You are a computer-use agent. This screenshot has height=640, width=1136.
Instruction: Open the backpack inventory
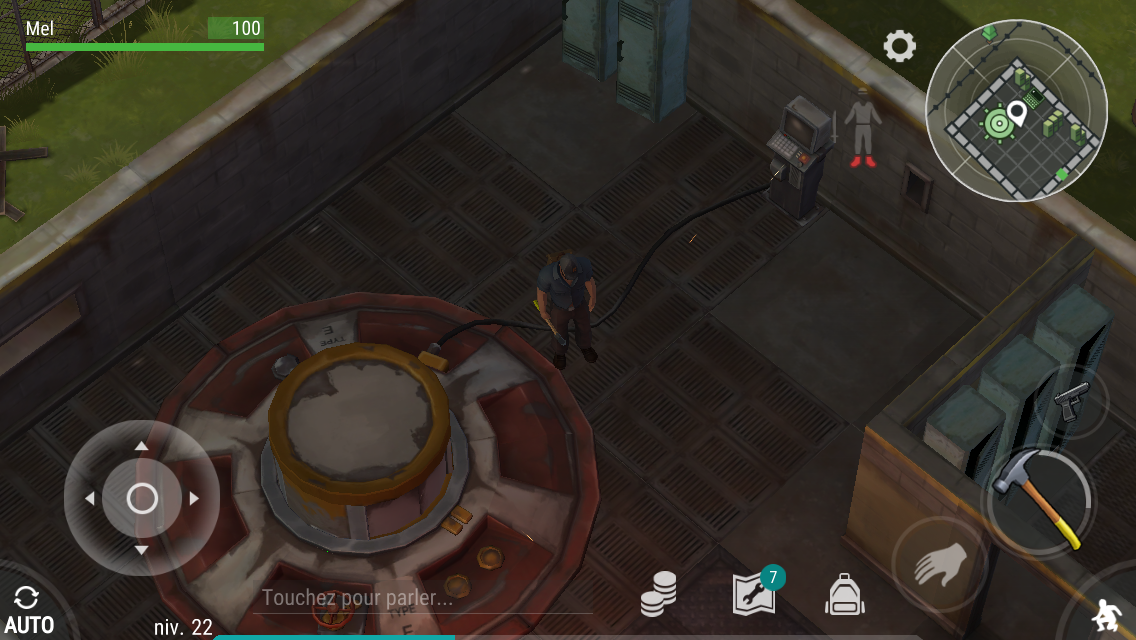844,595
